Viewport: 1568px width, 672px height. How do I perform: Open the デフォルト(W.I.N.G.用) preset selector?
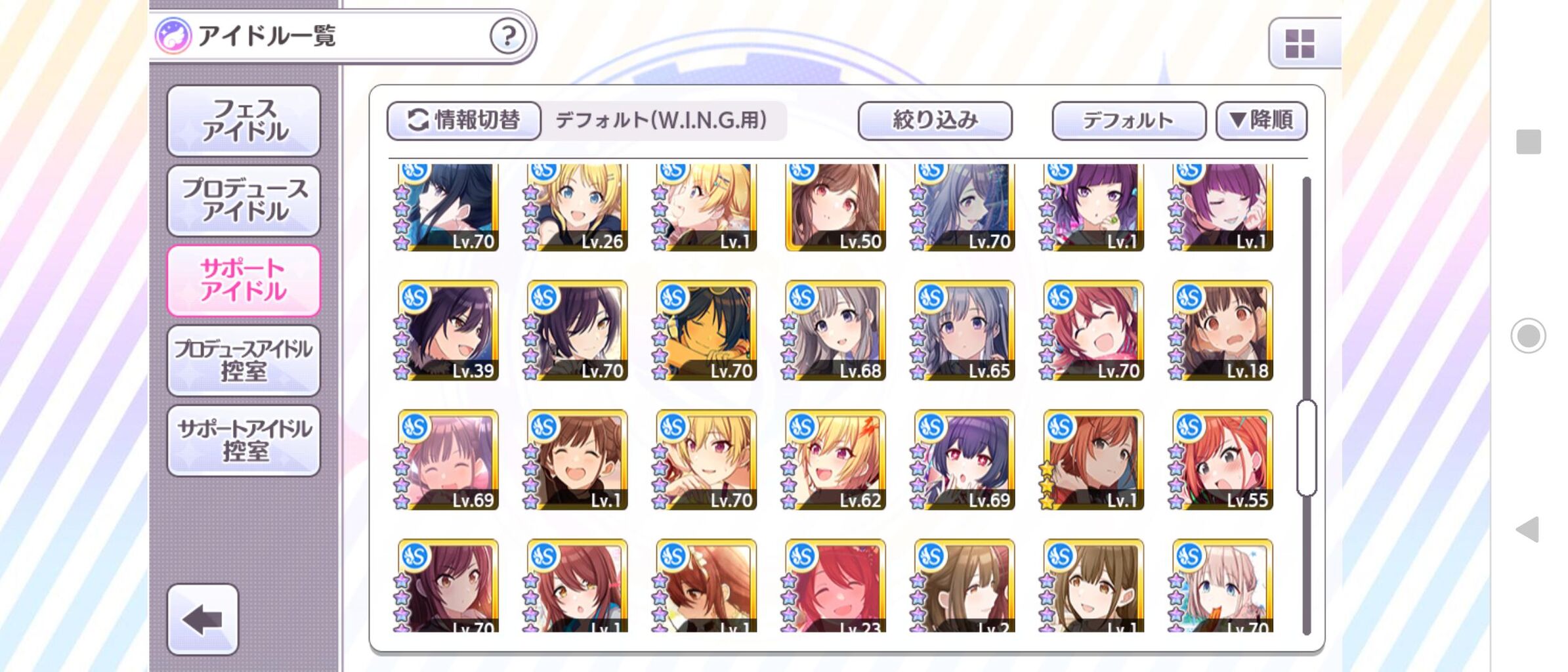pyautogui.click(x=663, y=120)
